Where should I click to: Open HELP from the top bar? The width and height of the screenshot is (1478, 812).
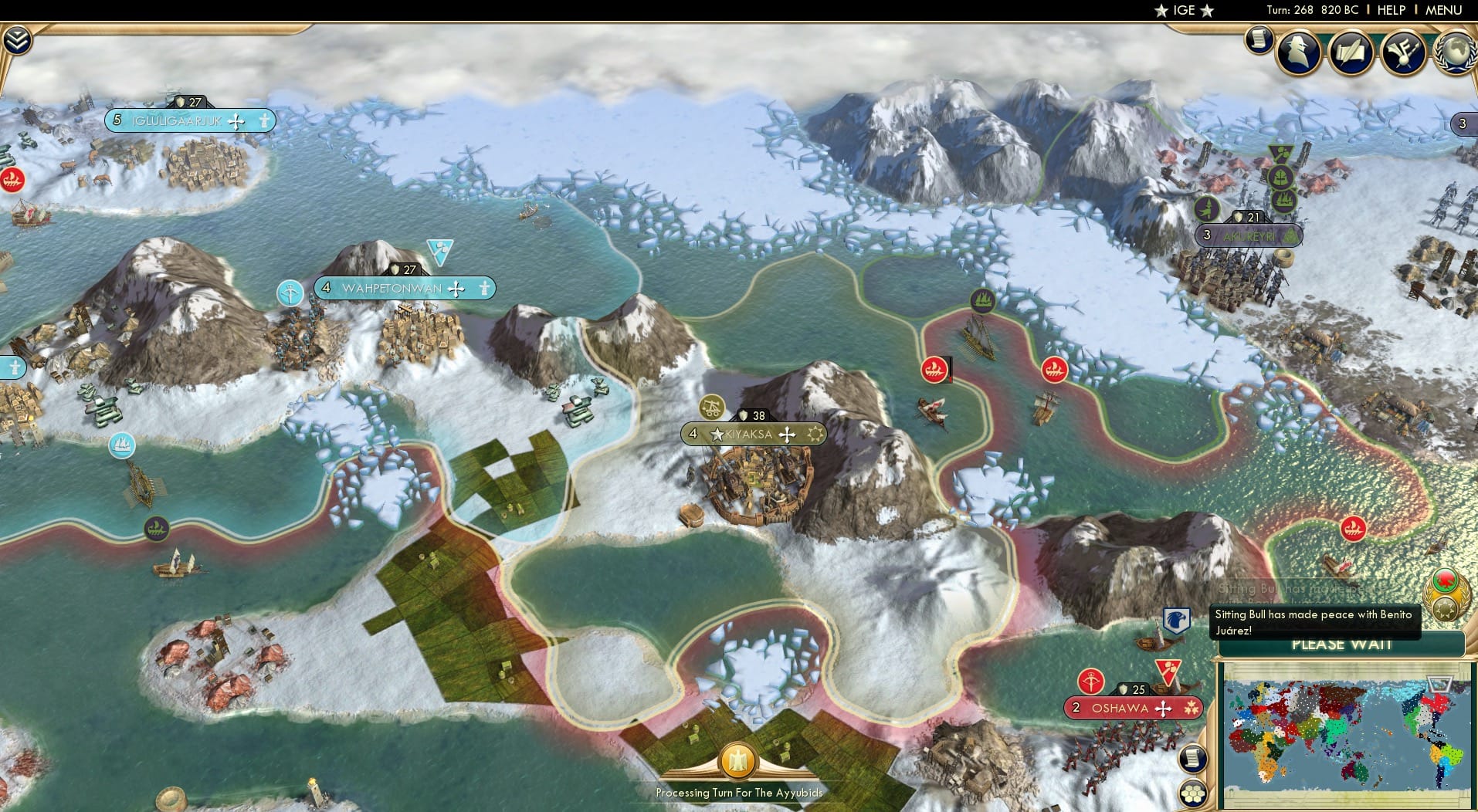click(1390, 10)
